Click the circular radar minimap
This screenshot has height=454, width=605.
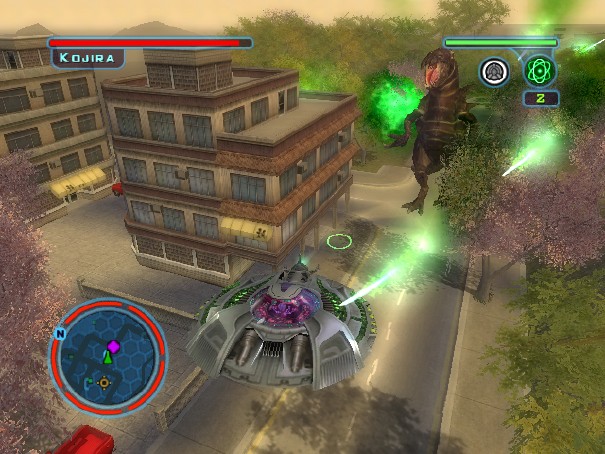click(x=107, y=356)
